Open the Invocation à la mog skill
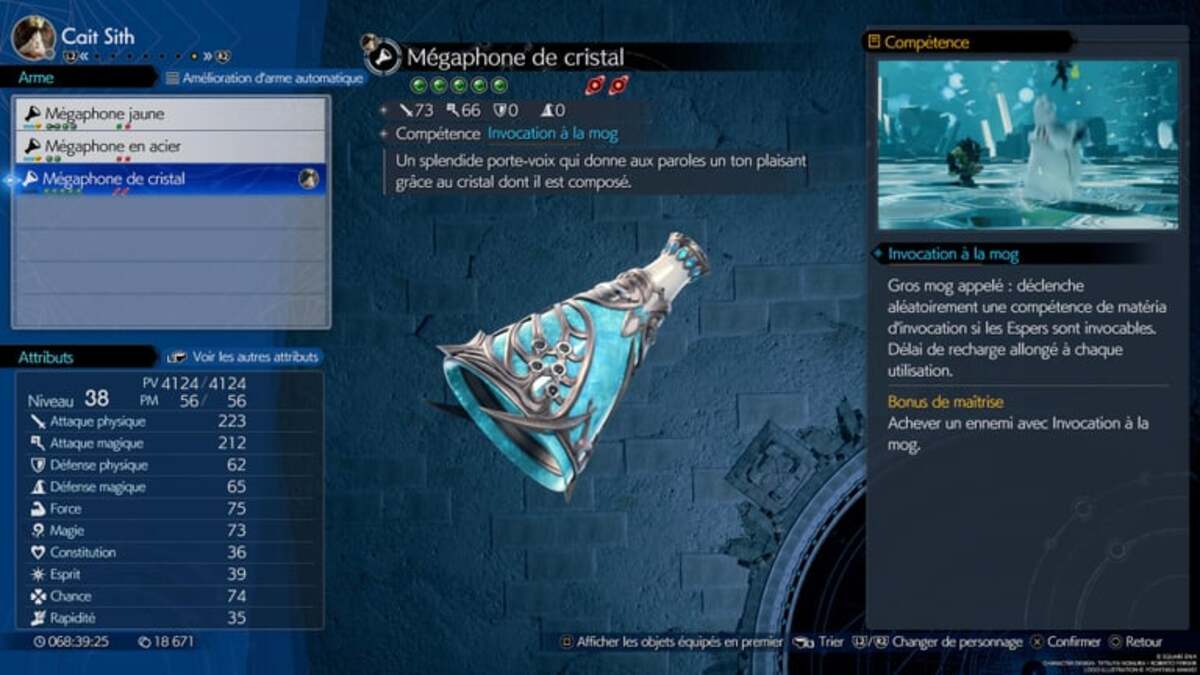 click(x=552, y=133)
